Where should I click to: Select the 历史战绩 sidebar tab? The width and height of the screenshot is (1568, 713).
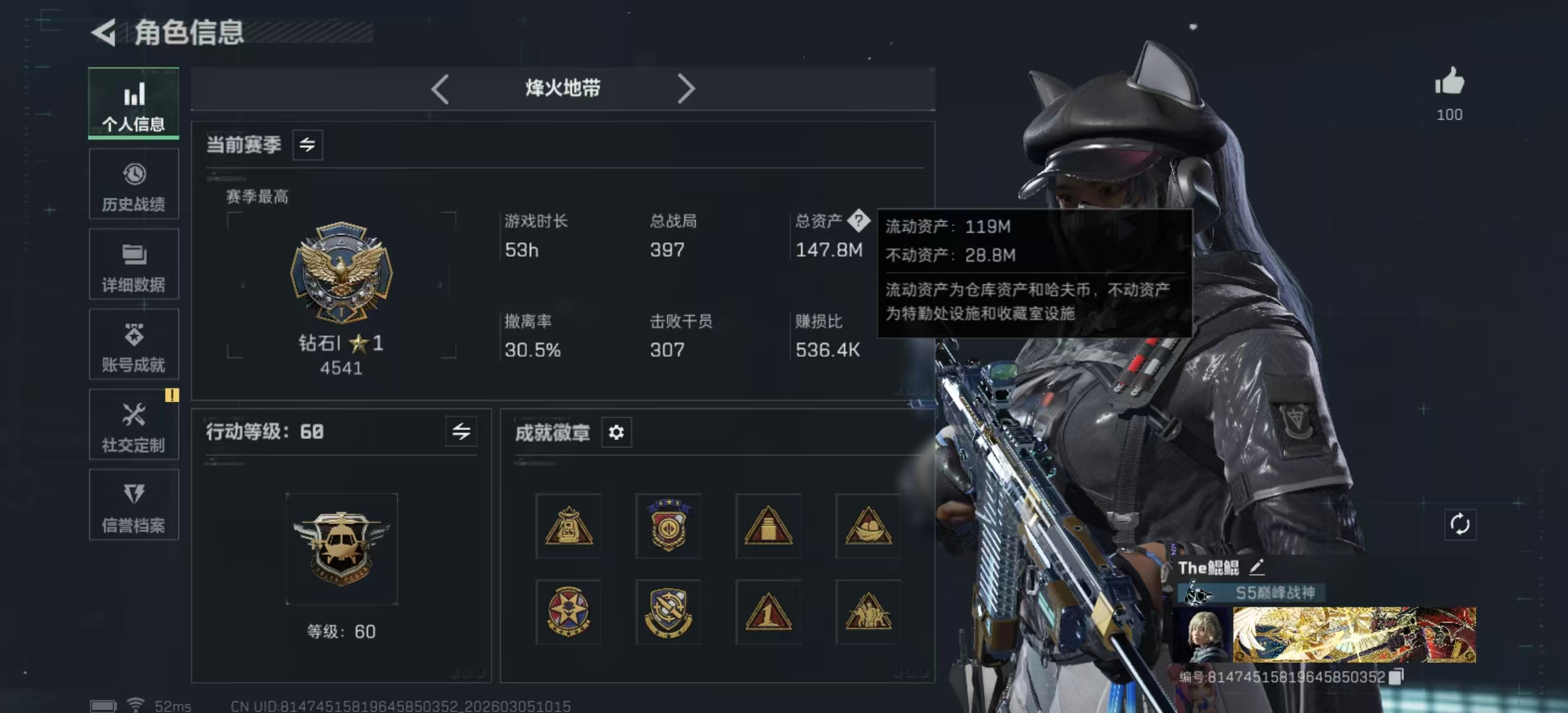pyautogui.click(x=133, y=185)
